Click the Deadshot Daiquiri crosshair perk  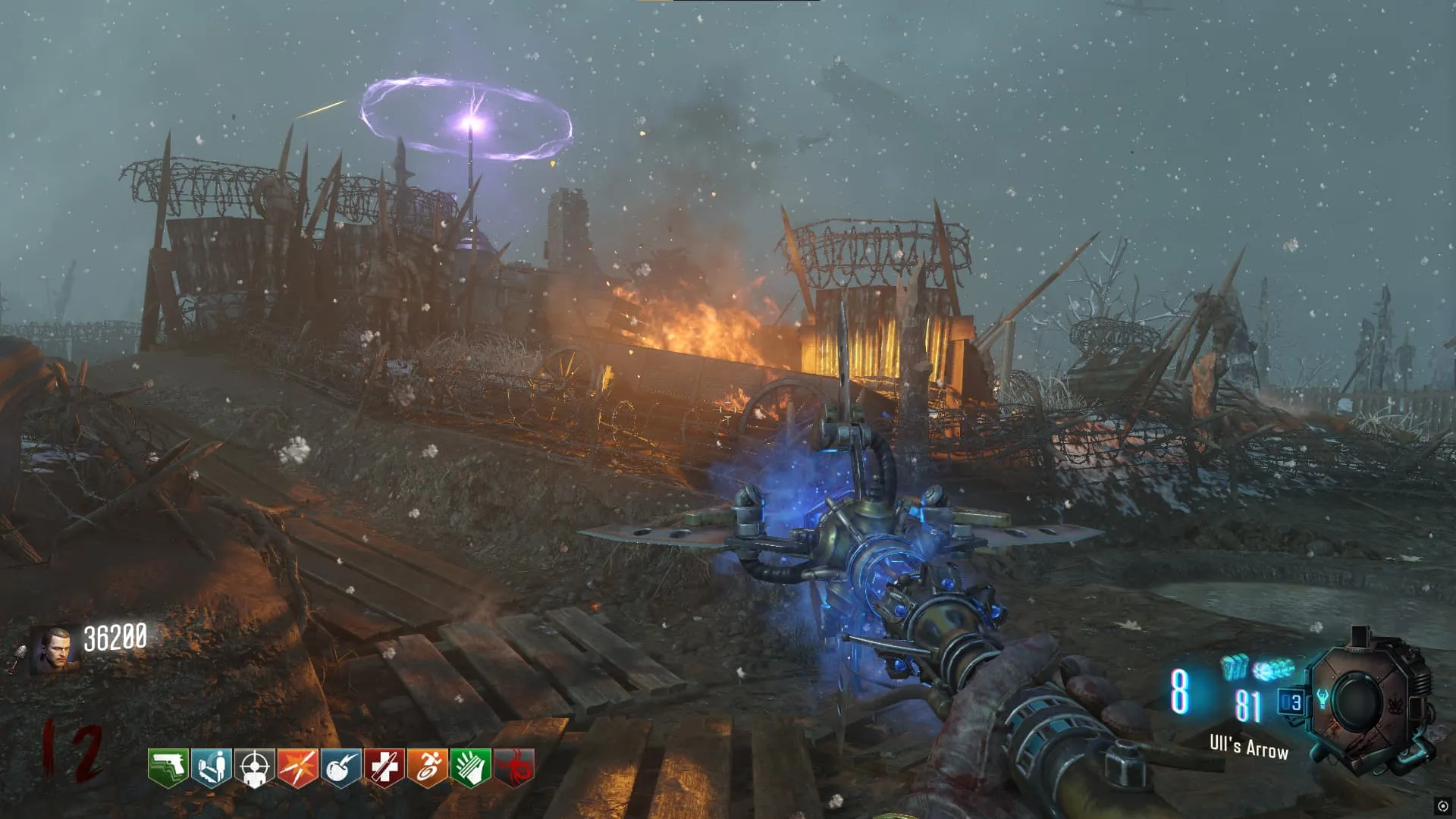point(254,767)
